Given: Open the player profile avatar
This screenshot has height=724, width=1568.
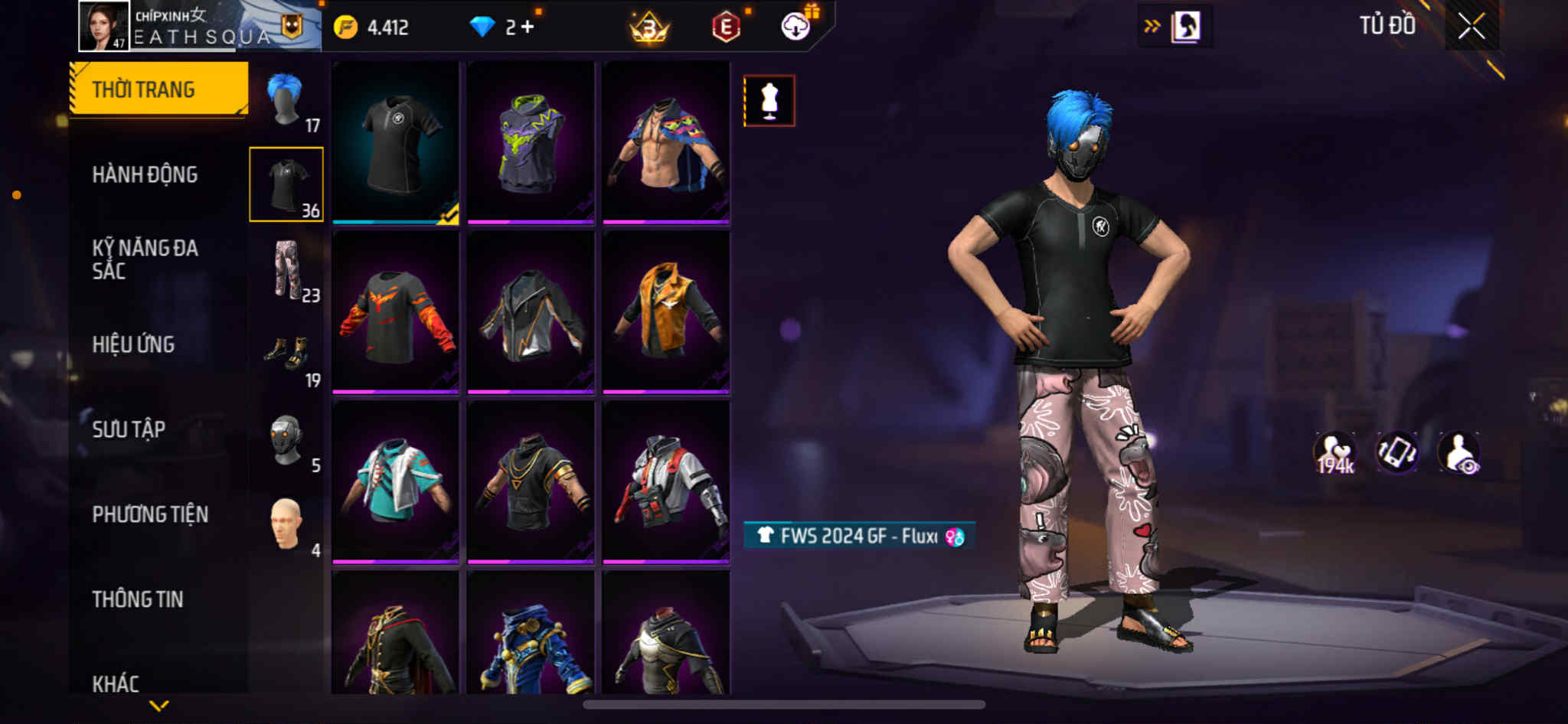Looking at the screenshot, I should (103, 25).
